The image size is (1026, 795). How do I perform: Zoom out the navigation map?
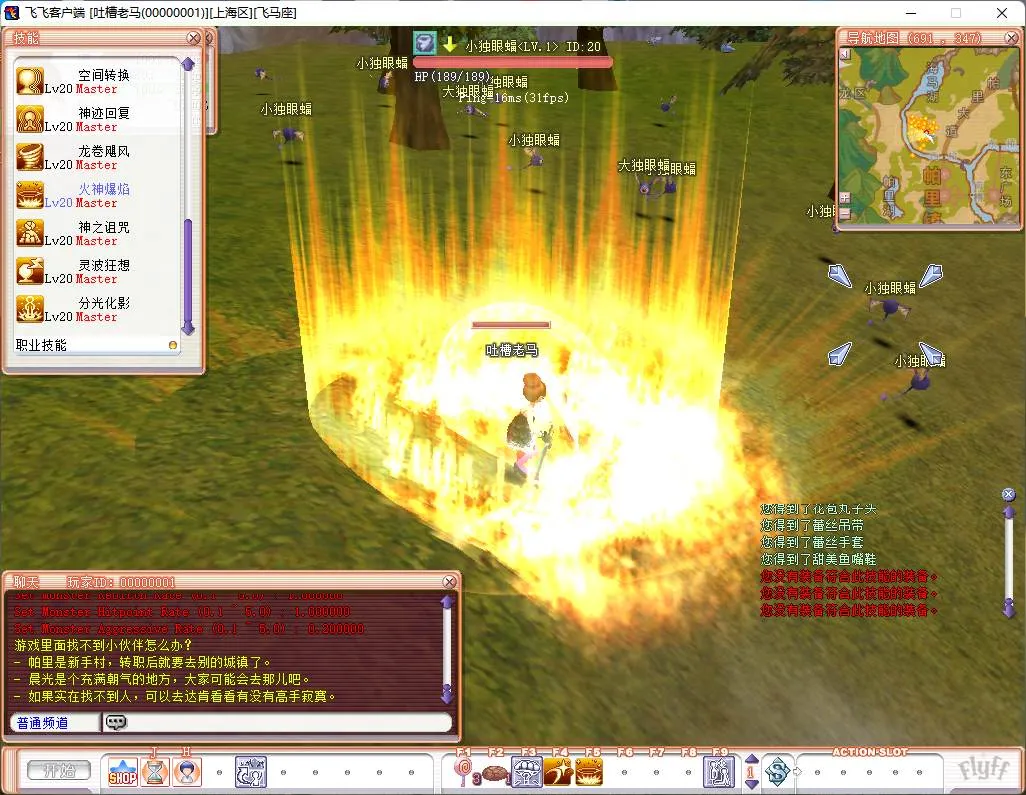click(x=845, y=213)
